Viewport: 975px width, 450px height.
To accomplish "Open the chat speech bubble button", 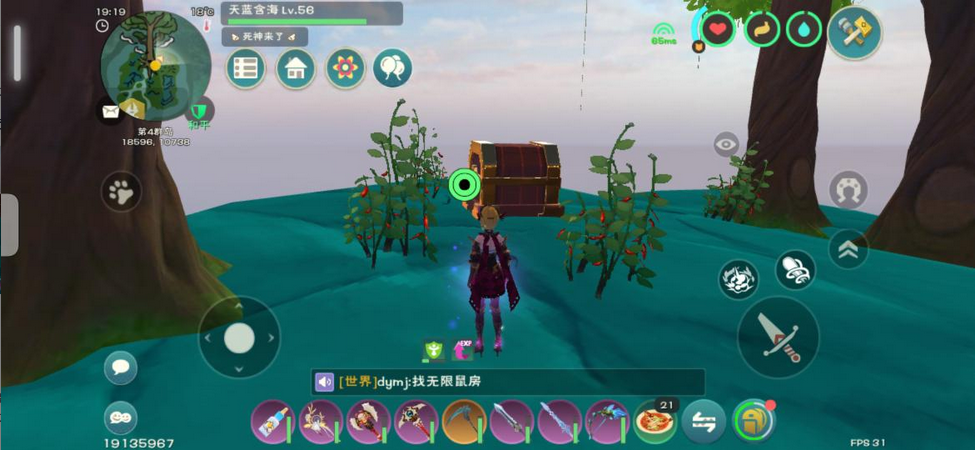I will [x=121, y=367].
